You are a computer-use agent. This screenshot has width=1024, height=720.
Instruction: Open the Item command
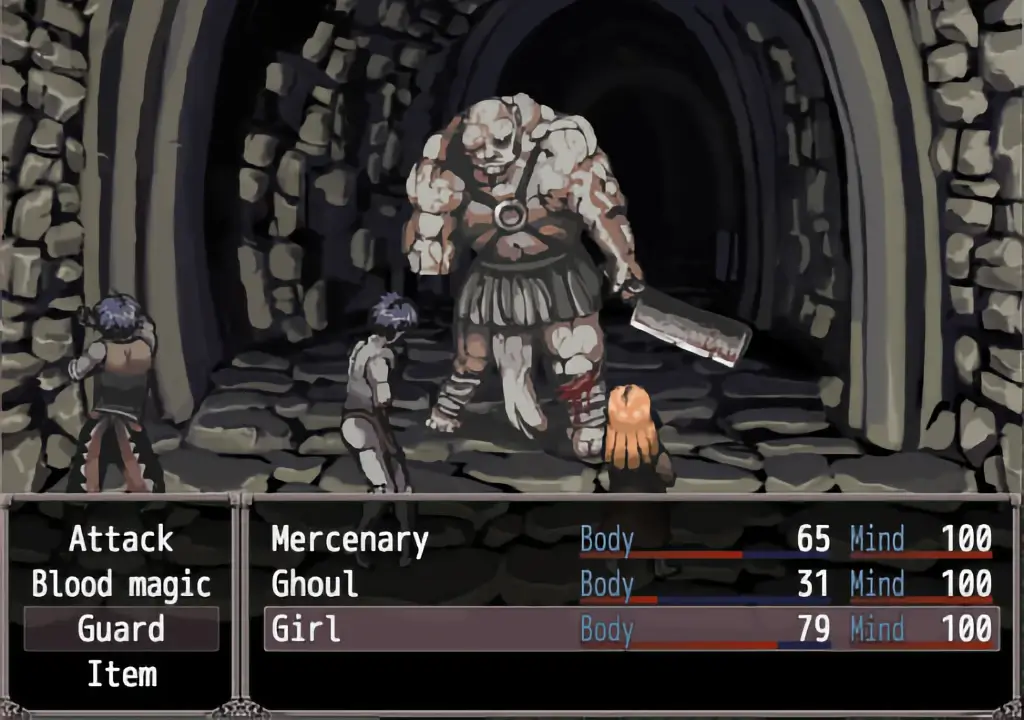(x=121, y=674)
